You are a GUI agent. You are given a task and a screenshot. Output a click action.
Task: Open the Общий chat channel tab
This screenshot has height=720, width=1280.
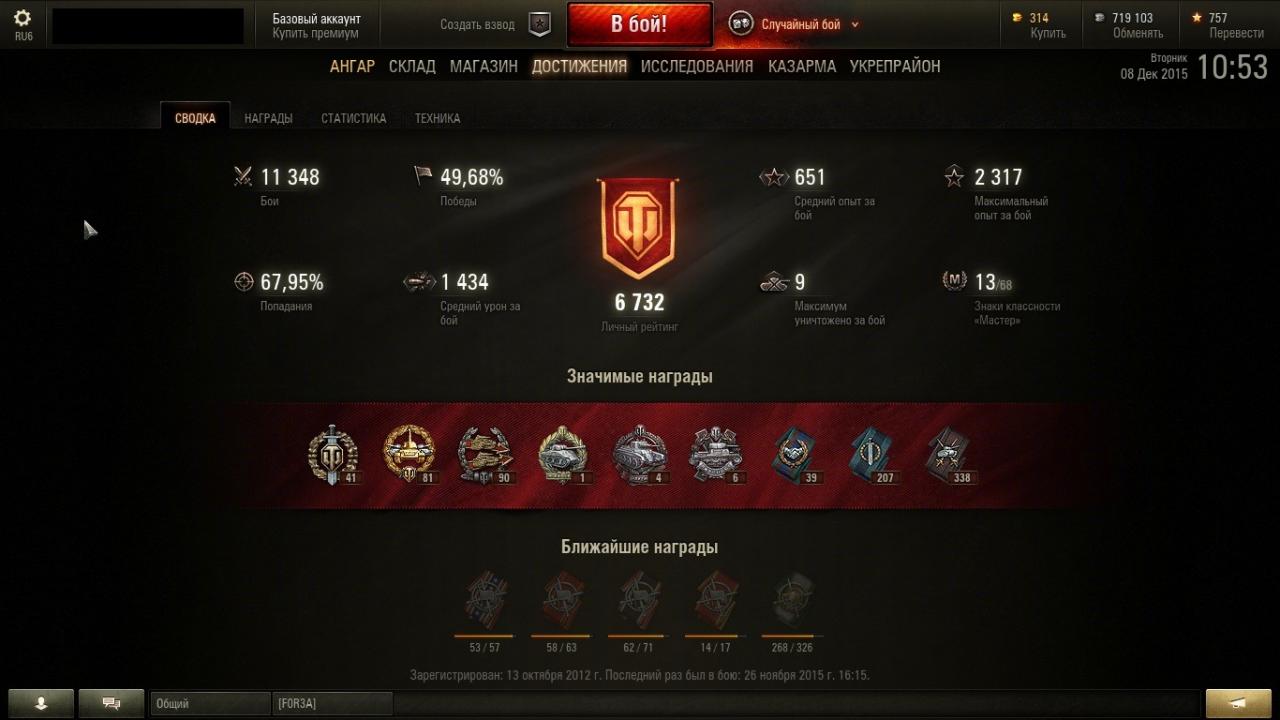[x=210, y=704]
